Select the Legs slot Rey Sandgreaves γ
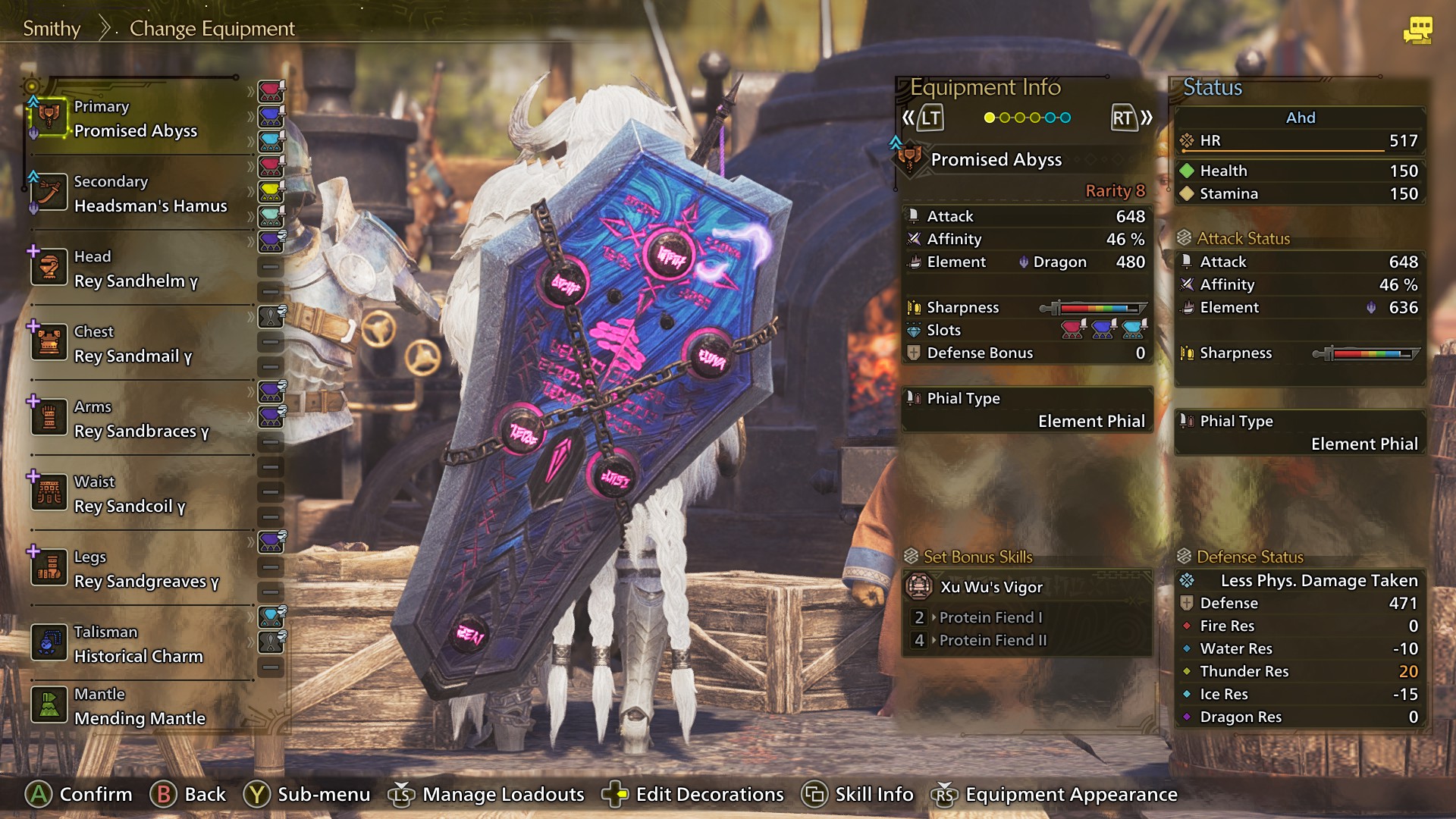This screenshot has height=819, width=1456. pyautogui.click(x=146, y=570)
